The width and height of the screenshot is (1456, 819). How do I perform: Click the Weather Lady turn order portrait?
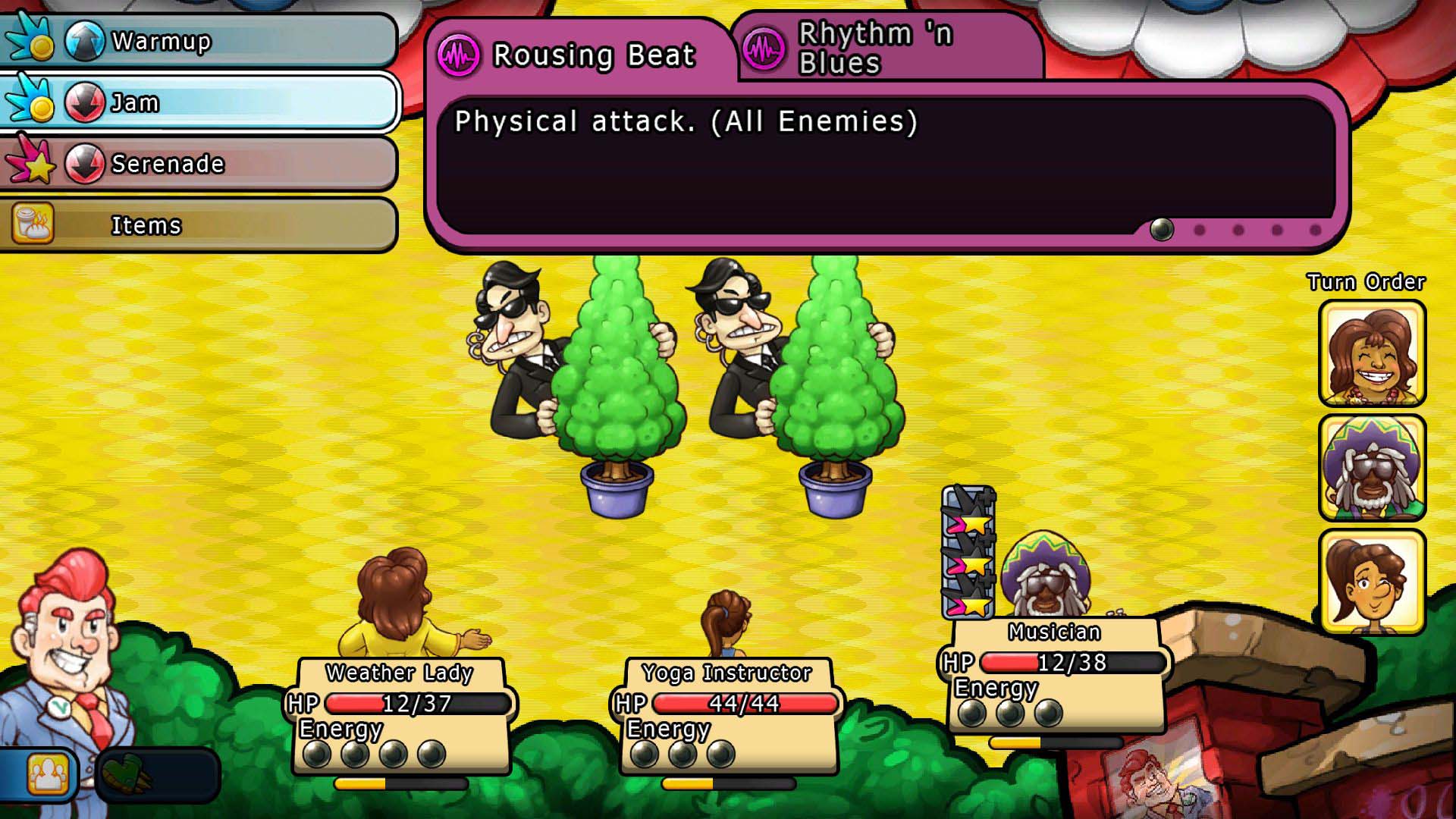1372,353
